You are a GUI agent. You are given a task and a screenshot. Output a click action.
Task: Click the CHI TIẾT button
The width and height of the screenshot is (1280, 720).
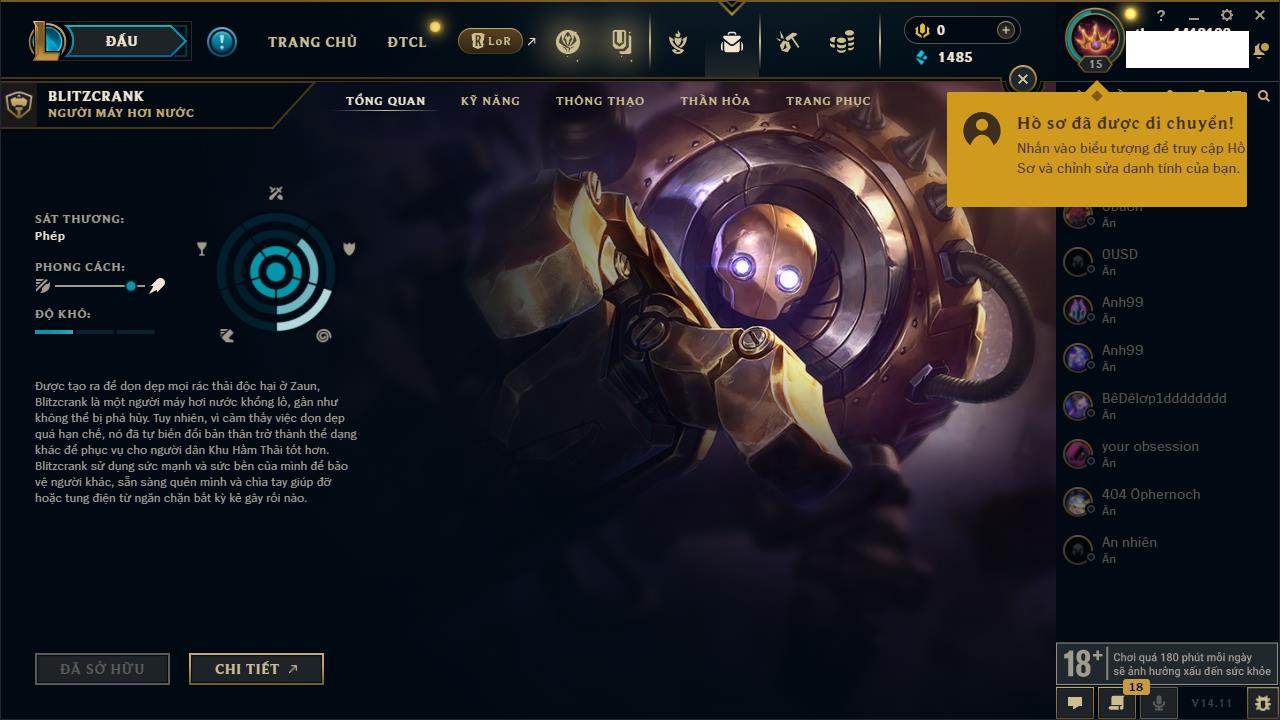pos(256,669)
